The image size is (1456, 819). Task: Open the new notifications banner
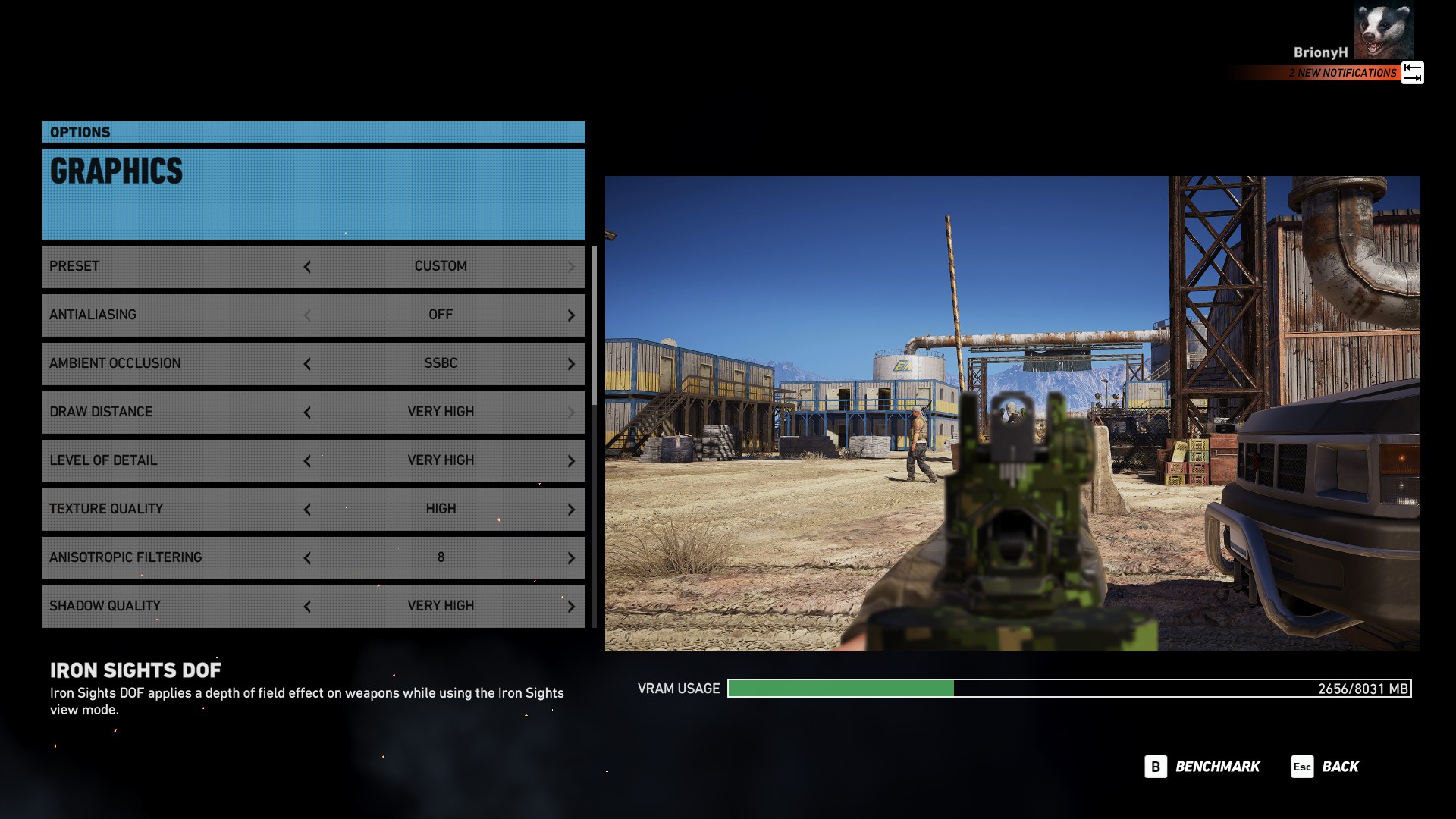[x=1342, y=73]
